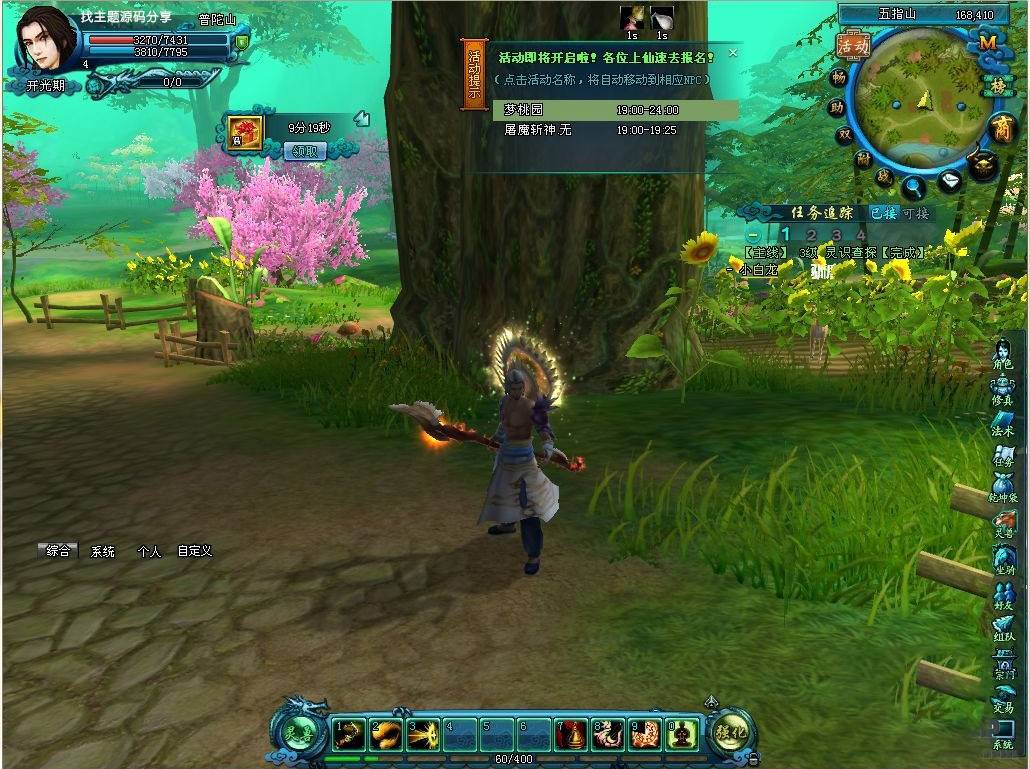This screenshot has height=769, width=1030.
Task: Close the activity notice panel
Action: point(733,53)
